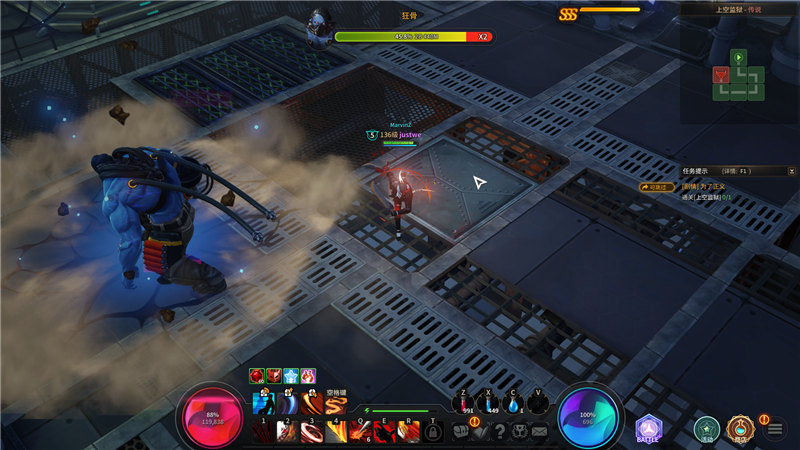Open the question mark help icon
The image size is (800, 450).
tap(500, 431)
